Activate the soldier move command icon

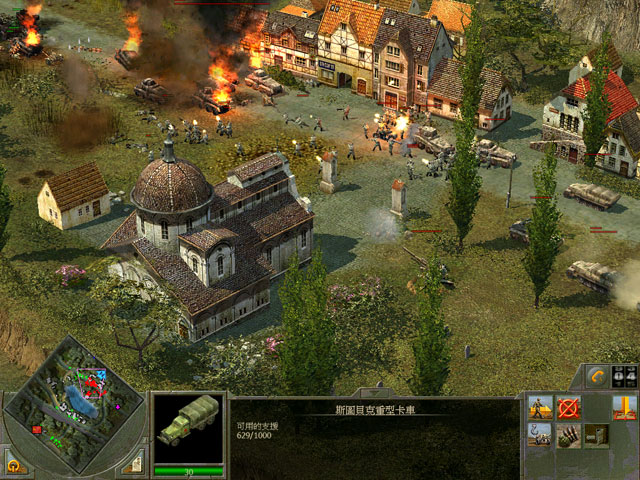(x=540, y=408)
